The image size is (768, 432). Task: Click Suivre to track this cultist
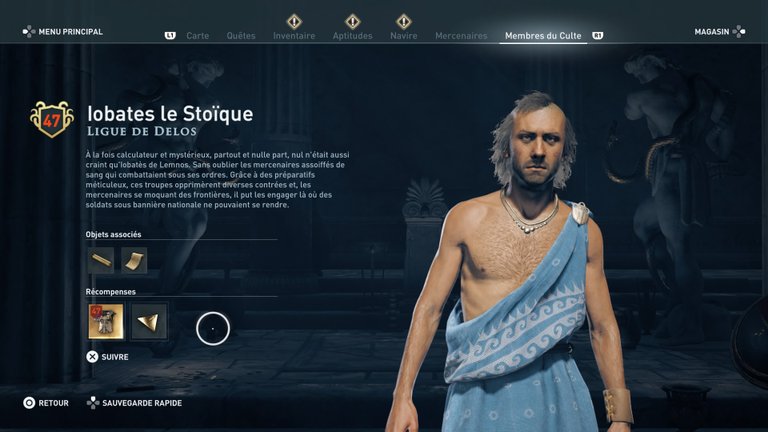point(108,356)
